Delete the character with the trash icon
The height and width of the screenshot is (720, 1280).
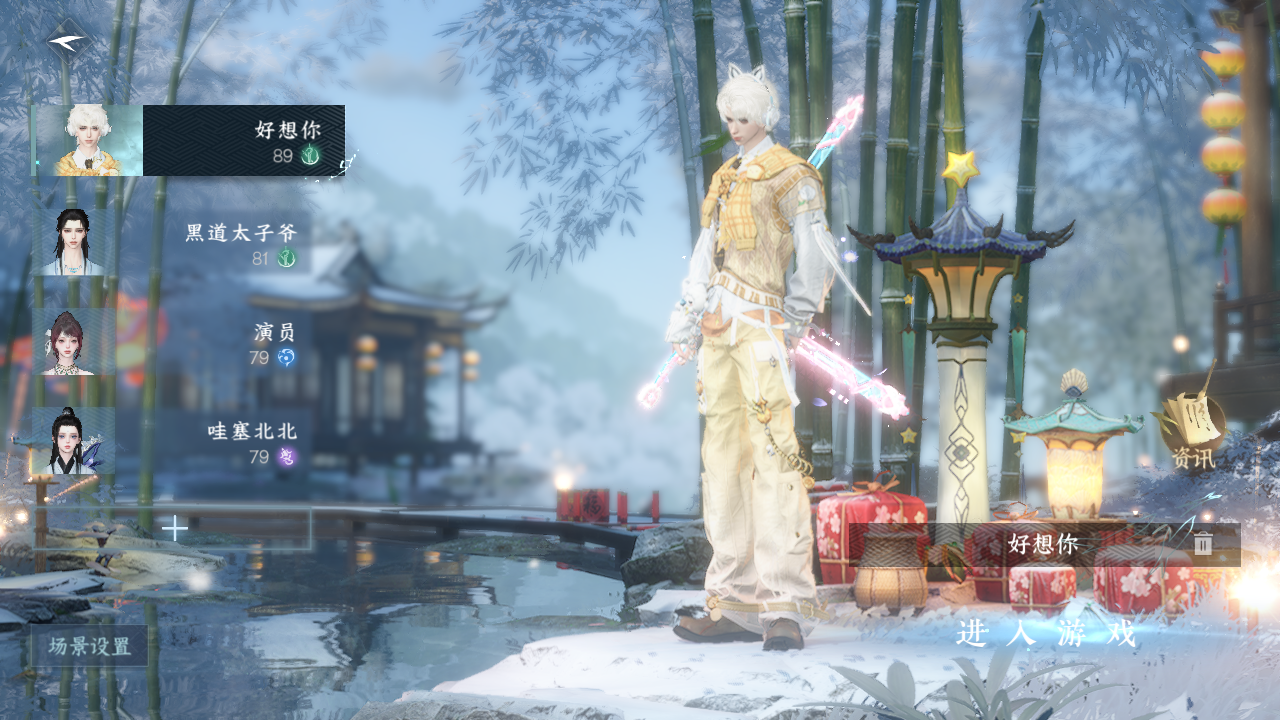[1203, 544]
